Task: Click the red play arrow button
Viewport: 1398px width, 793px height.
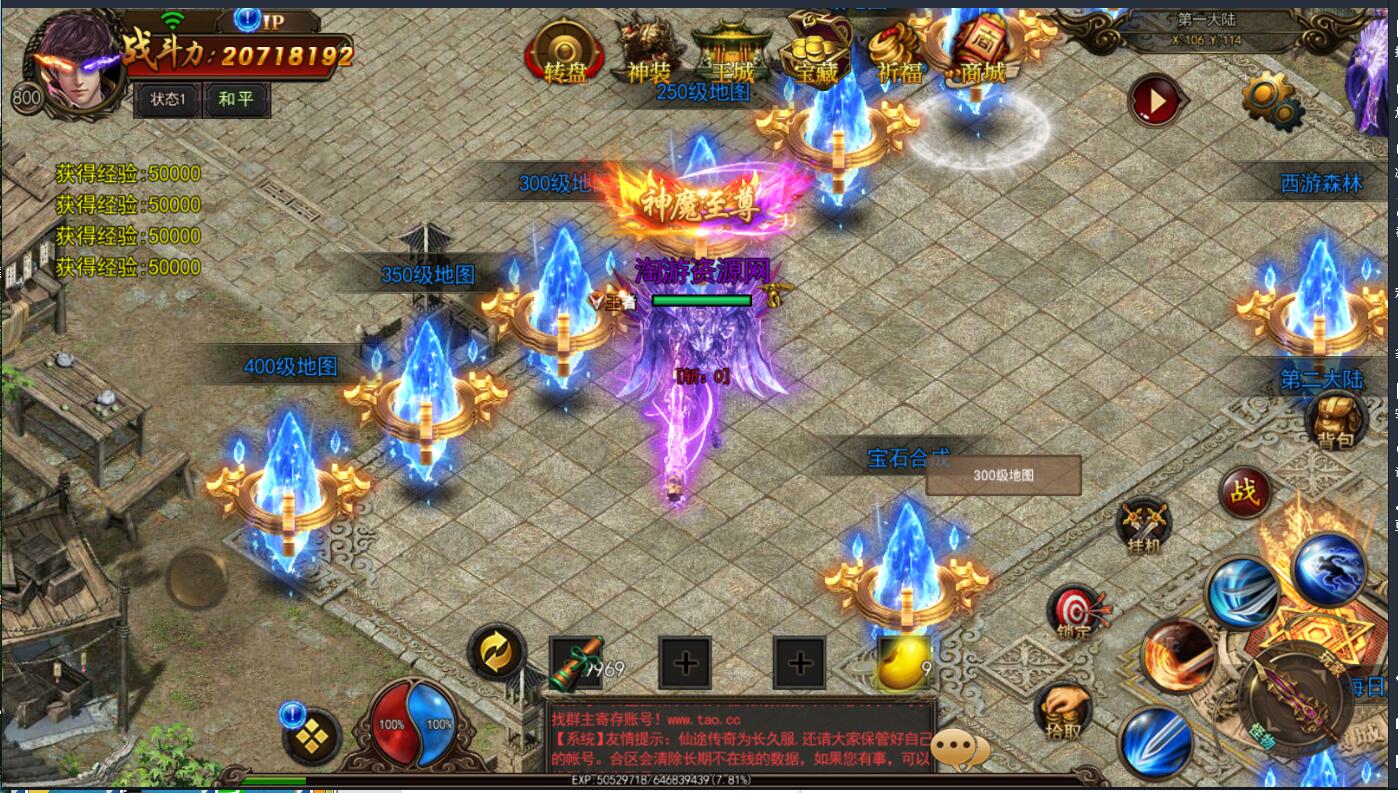Action: [1157, 100]
